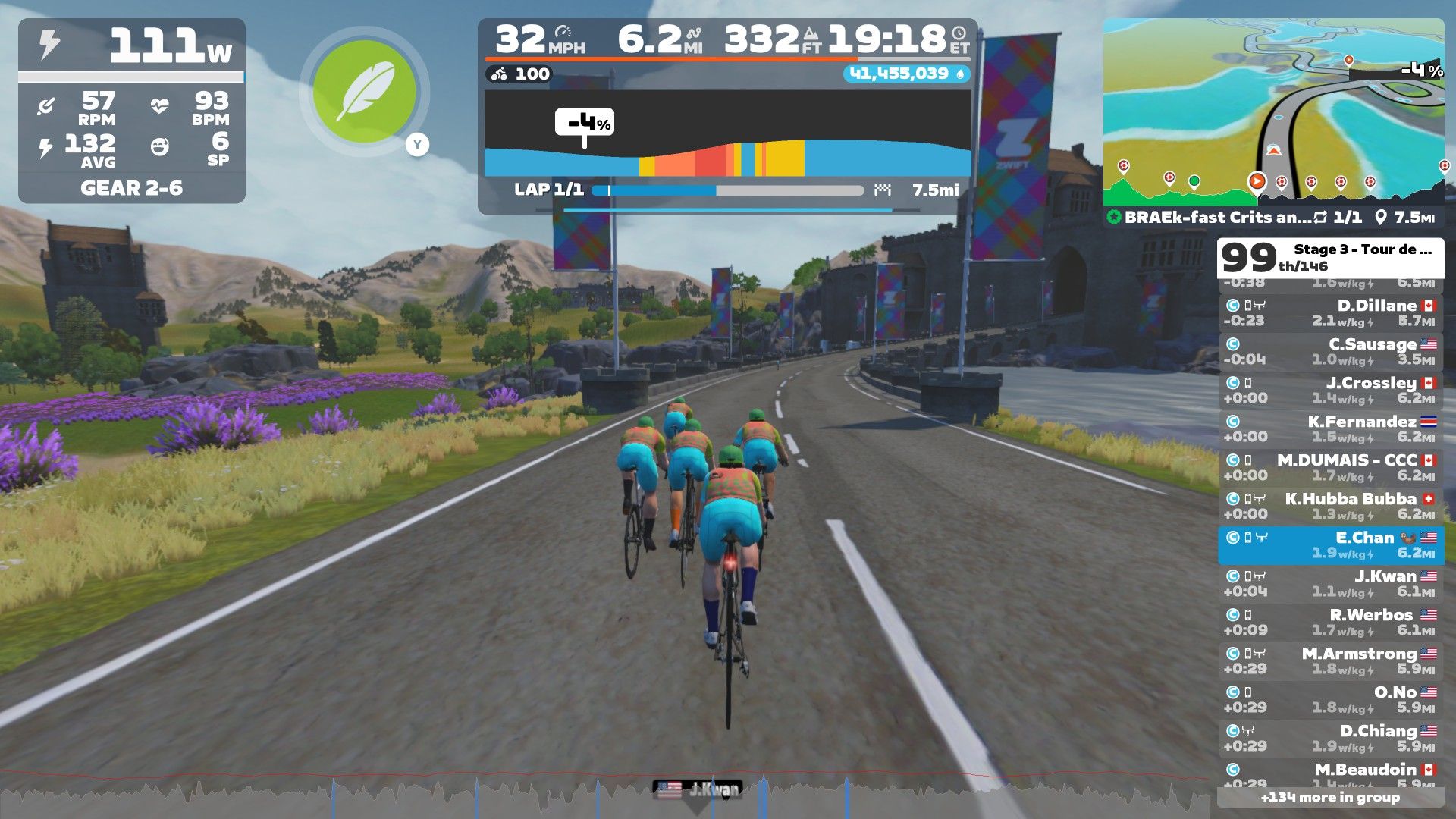Click the highlighted E.Chan row
The height and width of the screenshot is (819, 1456).
click(1330, 545)
